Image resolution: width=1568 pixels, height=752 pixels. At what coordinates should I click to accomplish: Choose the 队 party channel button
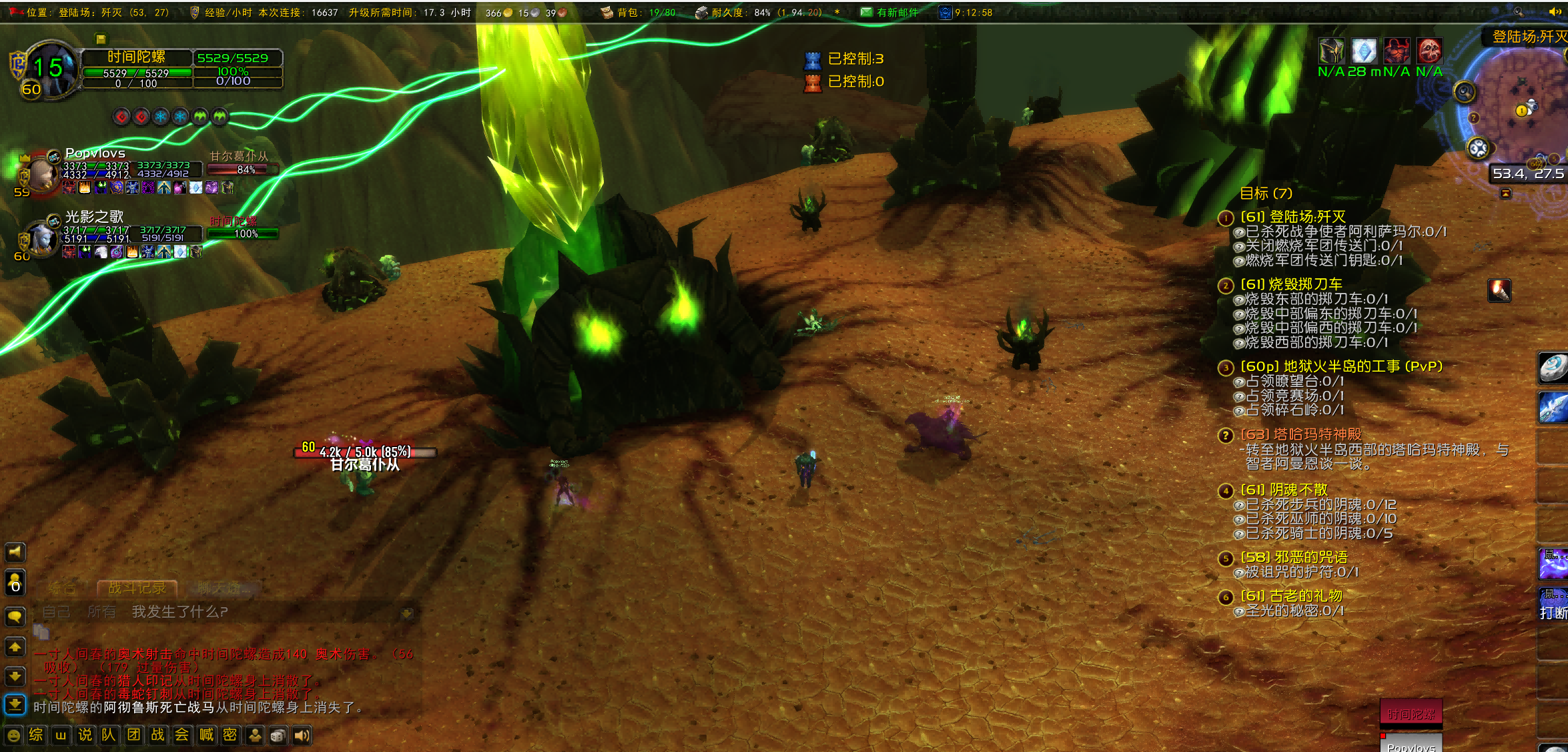click(109, 735)
